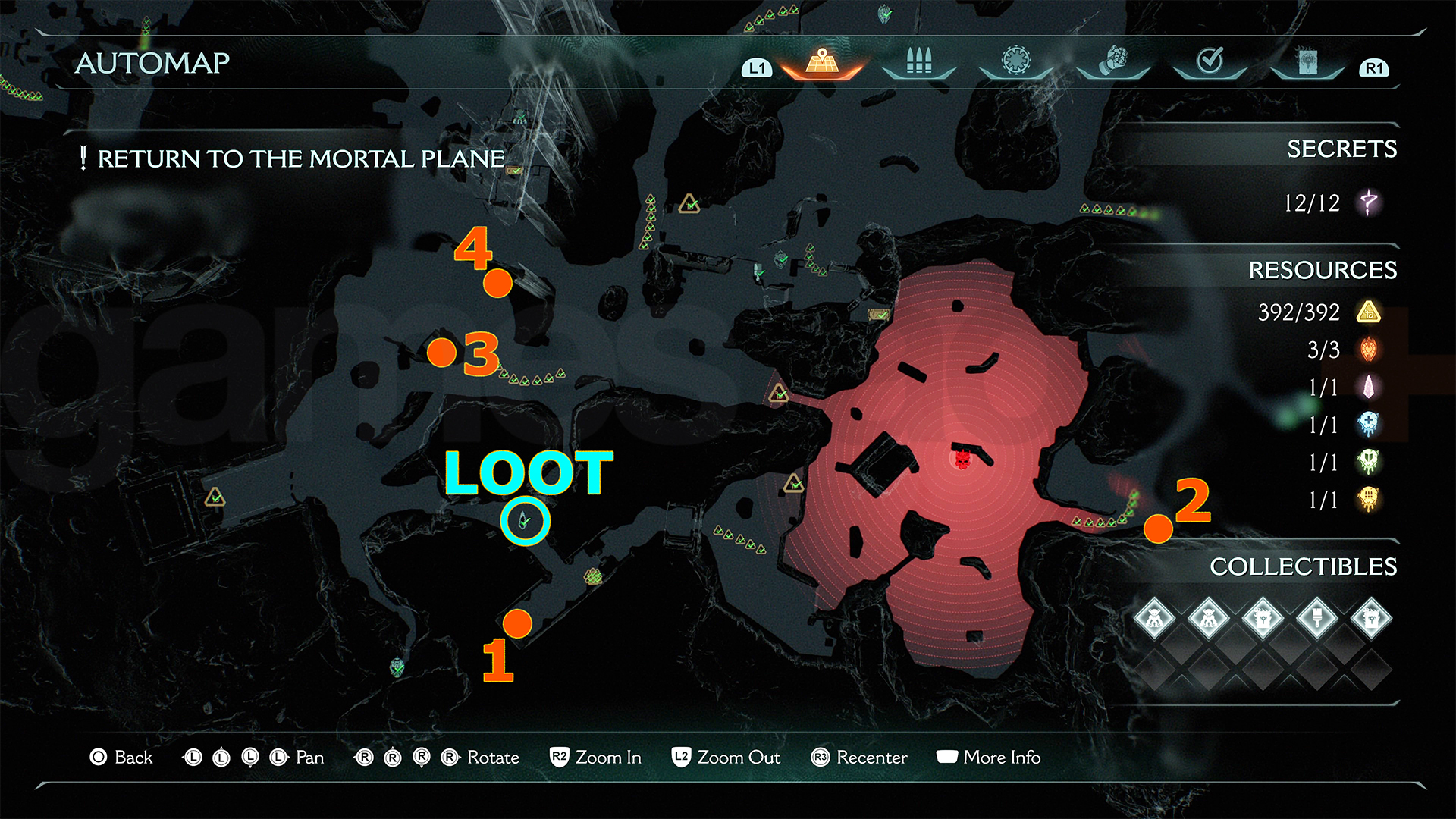The height and width of the screenshot is (819, 1456).
Task: Select the red demon skull map marker
Action: [962, 459]
